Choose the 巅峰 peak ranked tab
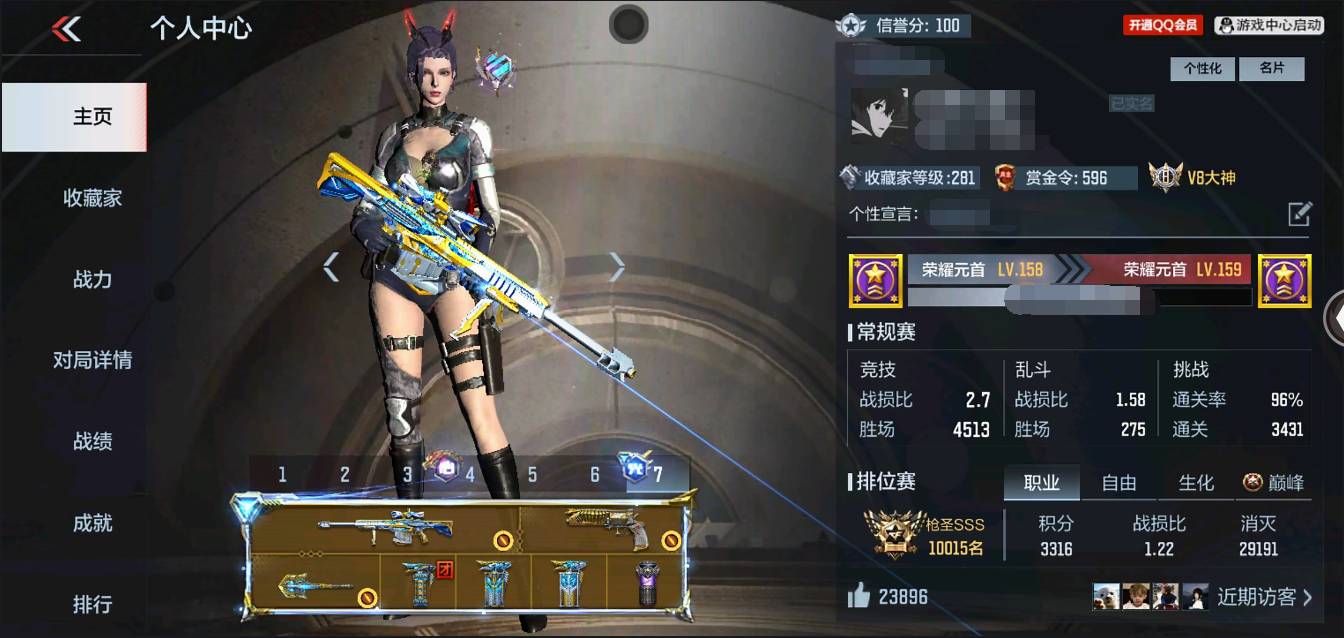The width and height of the screenshot is (1344, 638). [1274, 483]
